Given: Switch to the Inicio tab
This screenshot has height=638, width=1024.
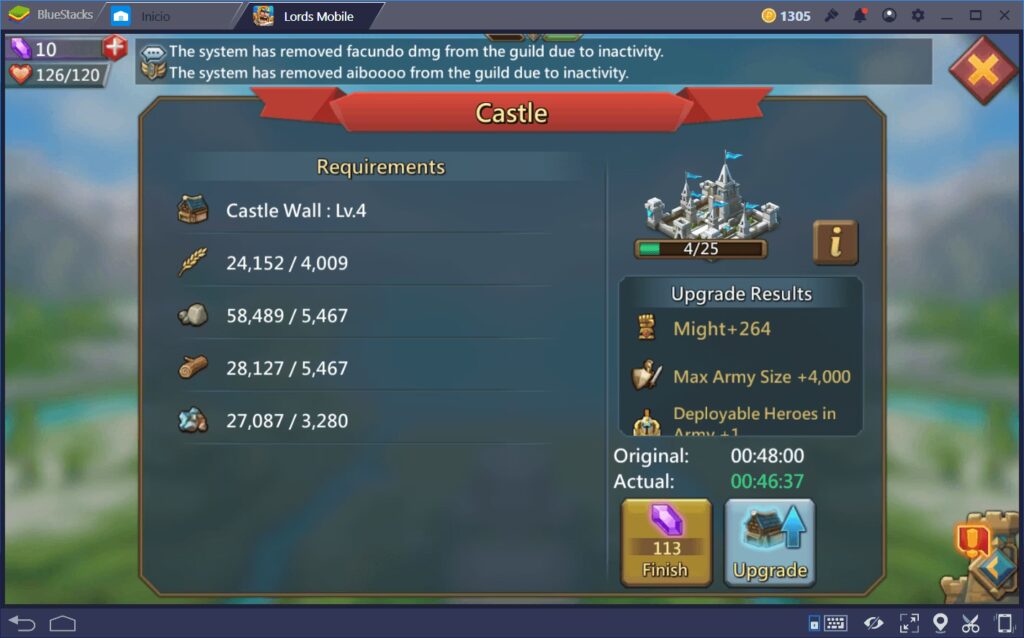Looking at the screenshot, I should tap(156, 16).
